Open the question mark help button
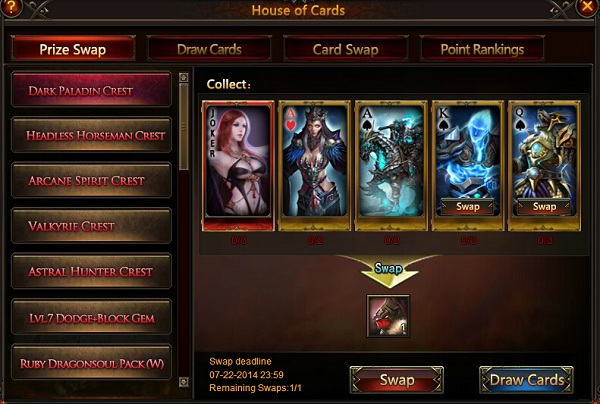The image size is (600, 404). tap(12, 9)
